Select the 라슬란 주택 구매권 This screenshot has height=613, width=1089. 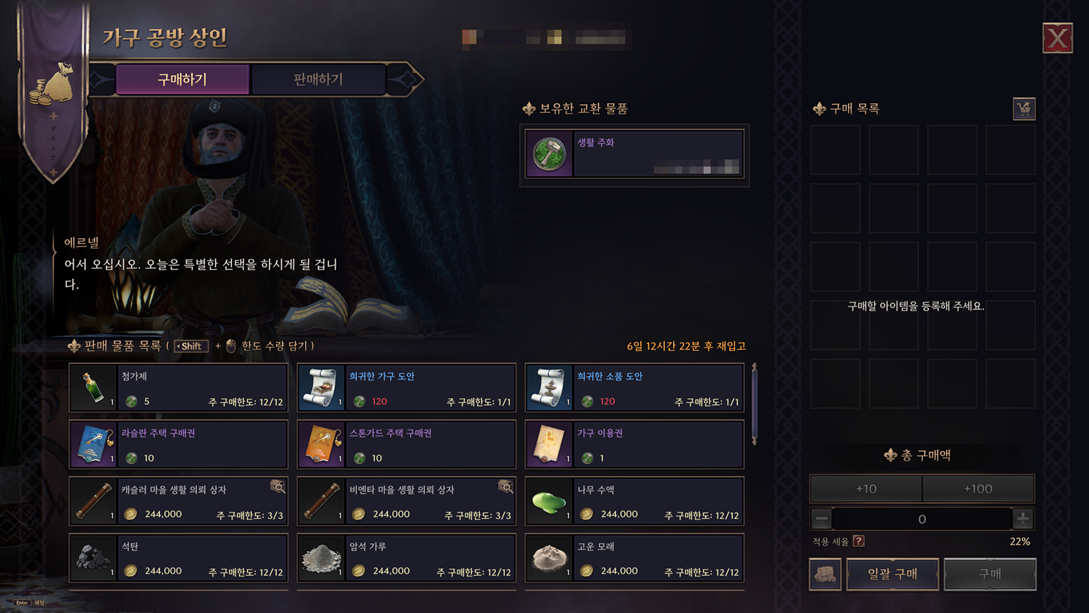click(179, 445)
